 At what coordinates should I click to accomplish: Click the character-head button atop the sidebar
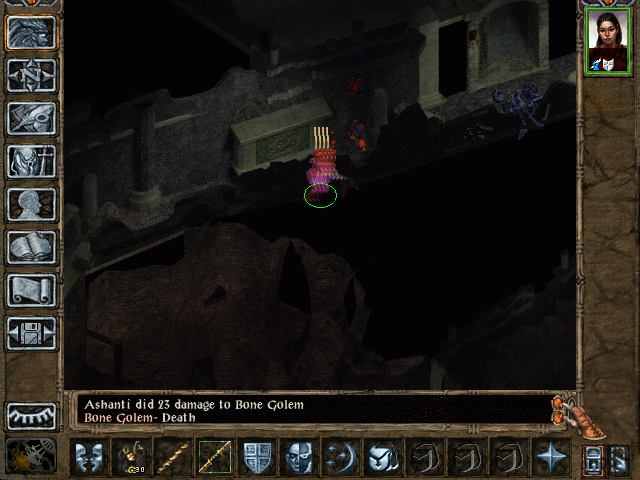point(31,32)
